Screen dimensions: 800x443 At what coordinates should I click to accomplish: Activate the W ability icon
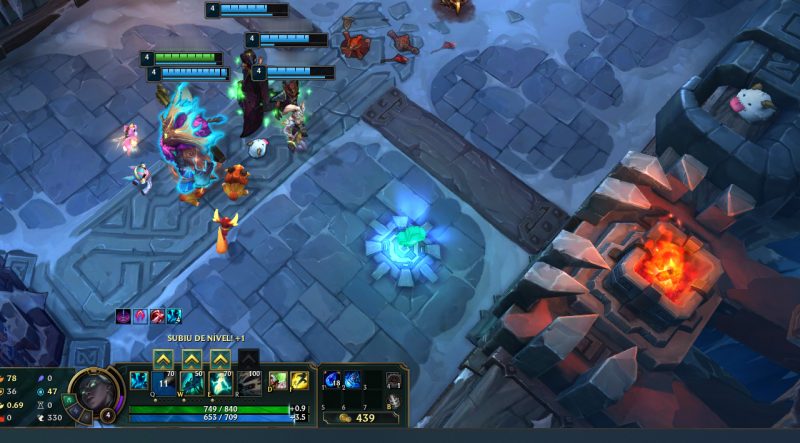click(x=191, y=383)
